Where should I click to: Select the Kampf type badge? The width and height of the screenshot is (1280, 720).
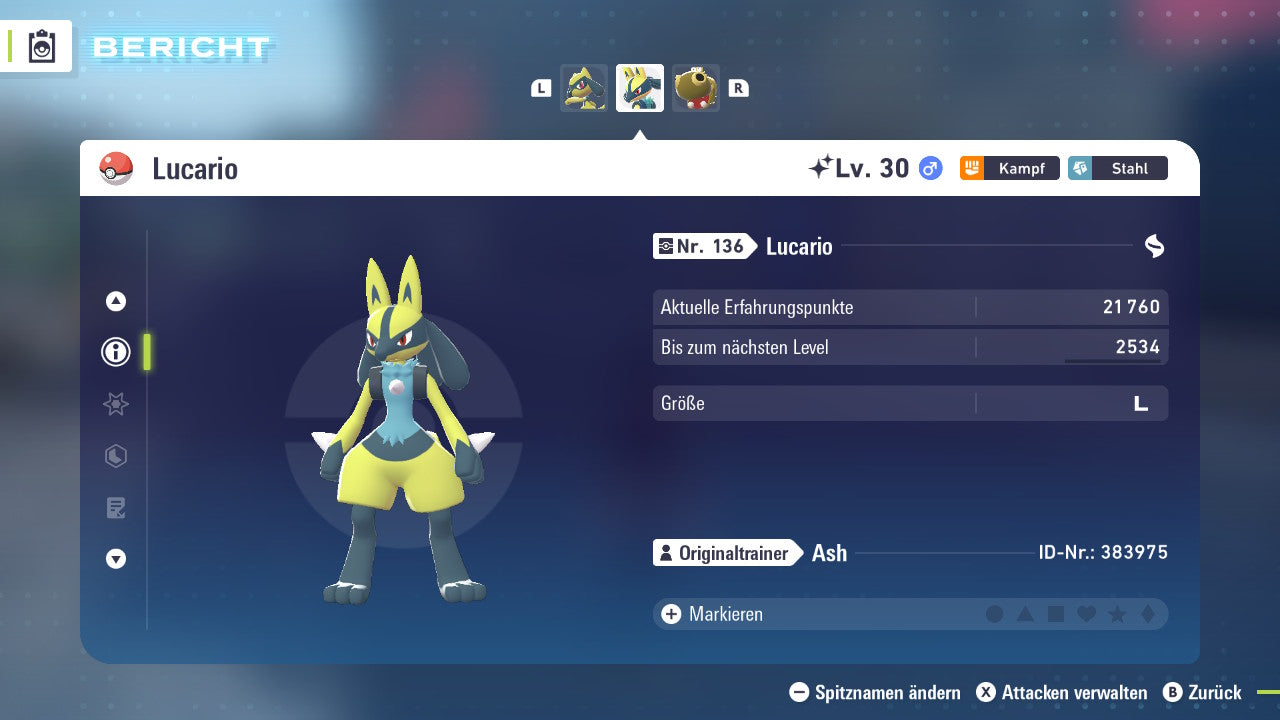1010,168
